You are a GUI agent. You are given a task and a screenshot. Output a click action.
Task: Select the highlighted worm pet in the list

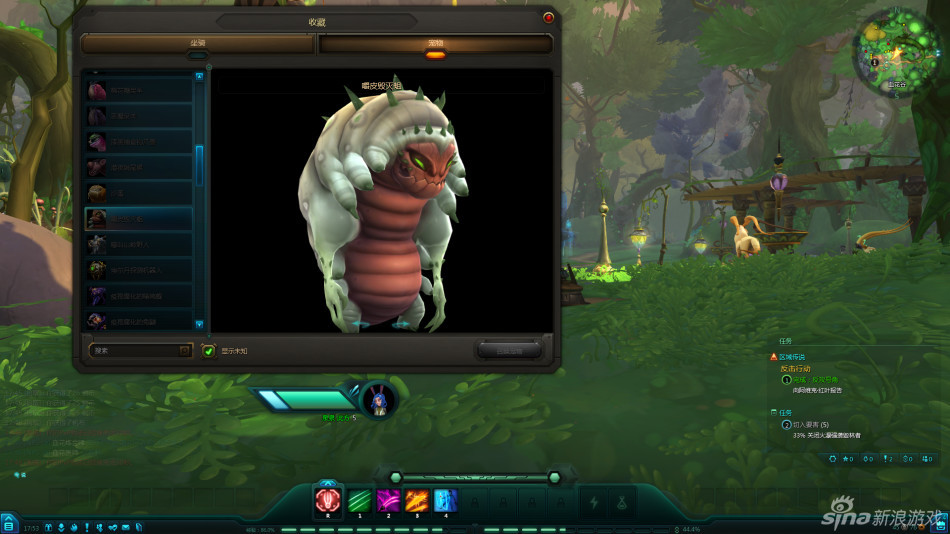coord(138,218)
